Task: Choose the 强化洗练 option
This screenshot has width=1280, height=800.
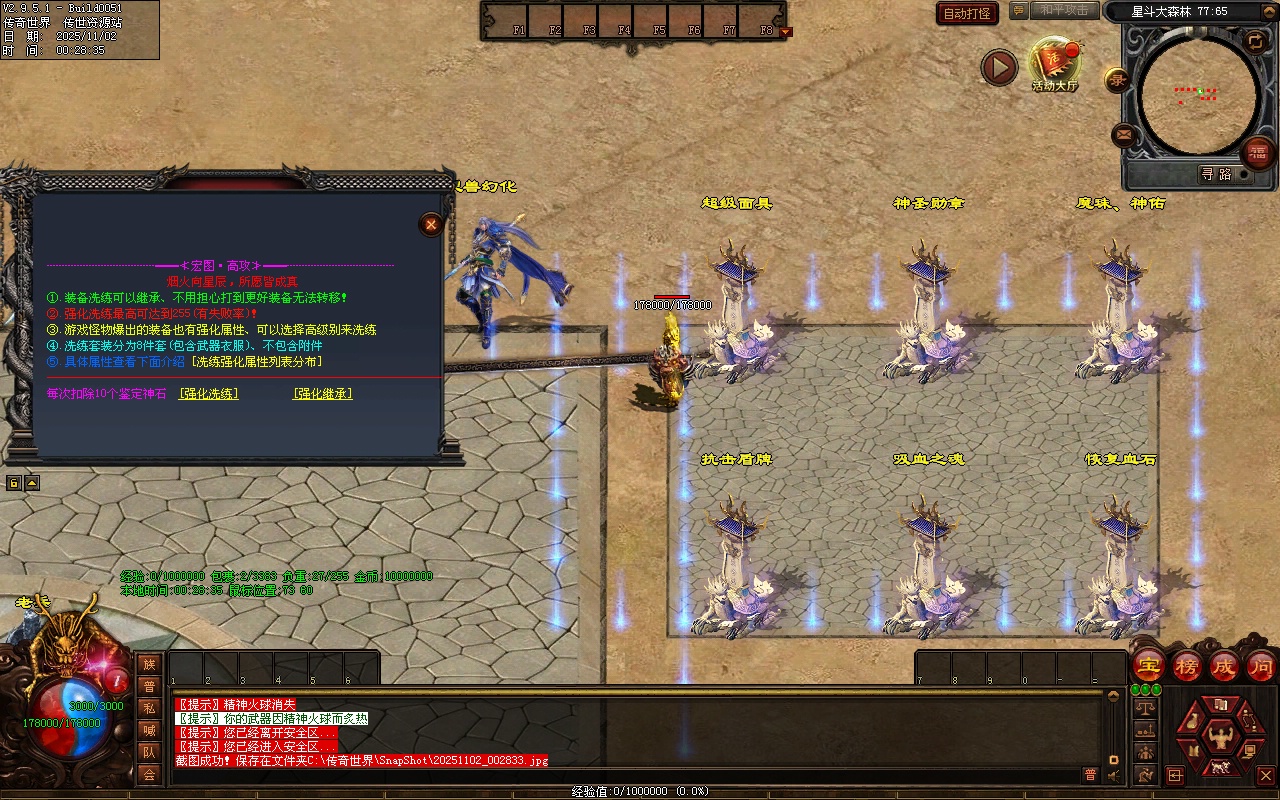Action: coord(208,394)
